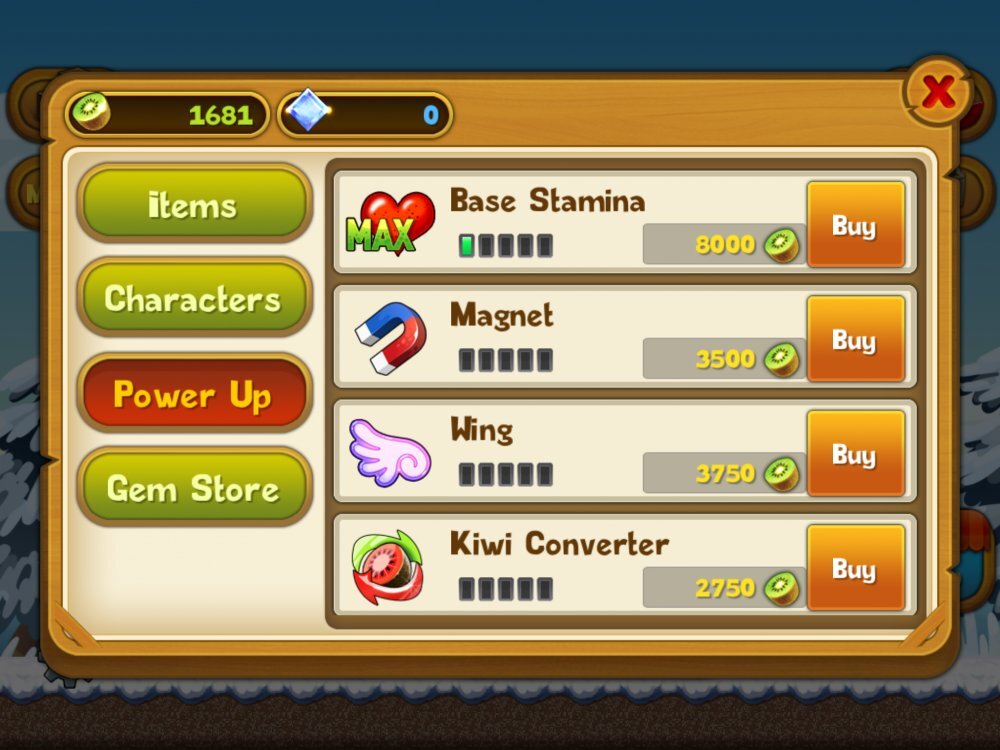Screen dimensions: 1000x750
Task: Select the Power Up tab
Action: tap(194, 394)
